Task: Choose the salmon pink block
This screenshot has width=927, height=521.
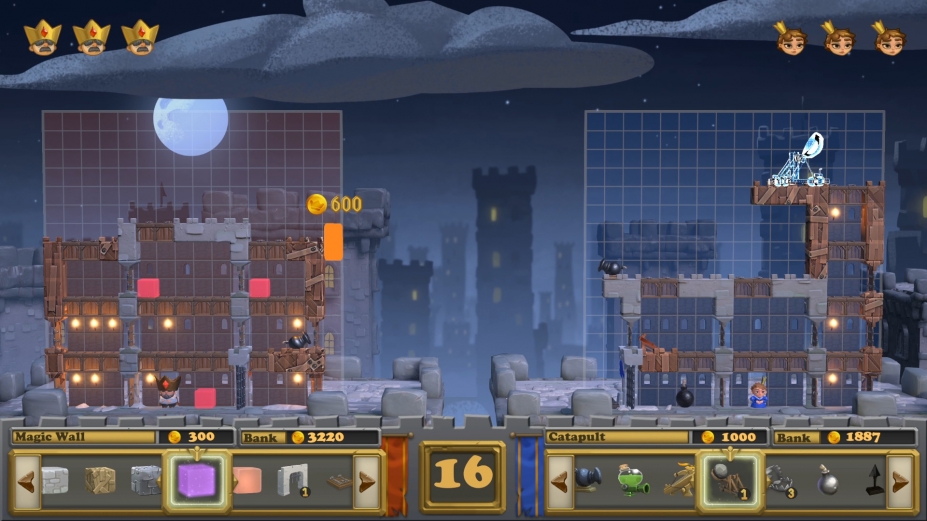Action: coord(246,481)
